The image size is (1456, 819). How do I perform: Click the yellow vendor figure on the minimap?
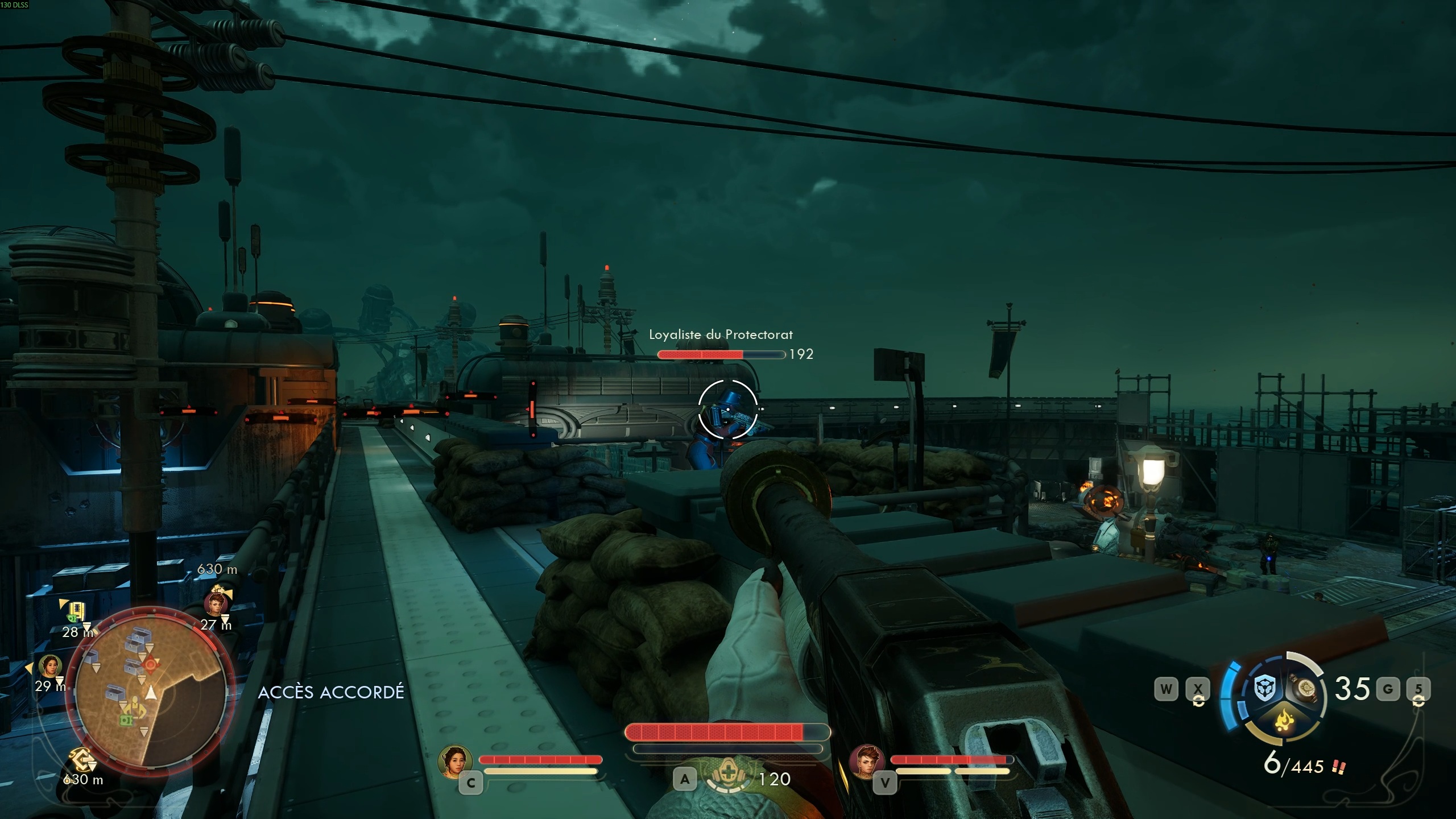click(135, 709)
